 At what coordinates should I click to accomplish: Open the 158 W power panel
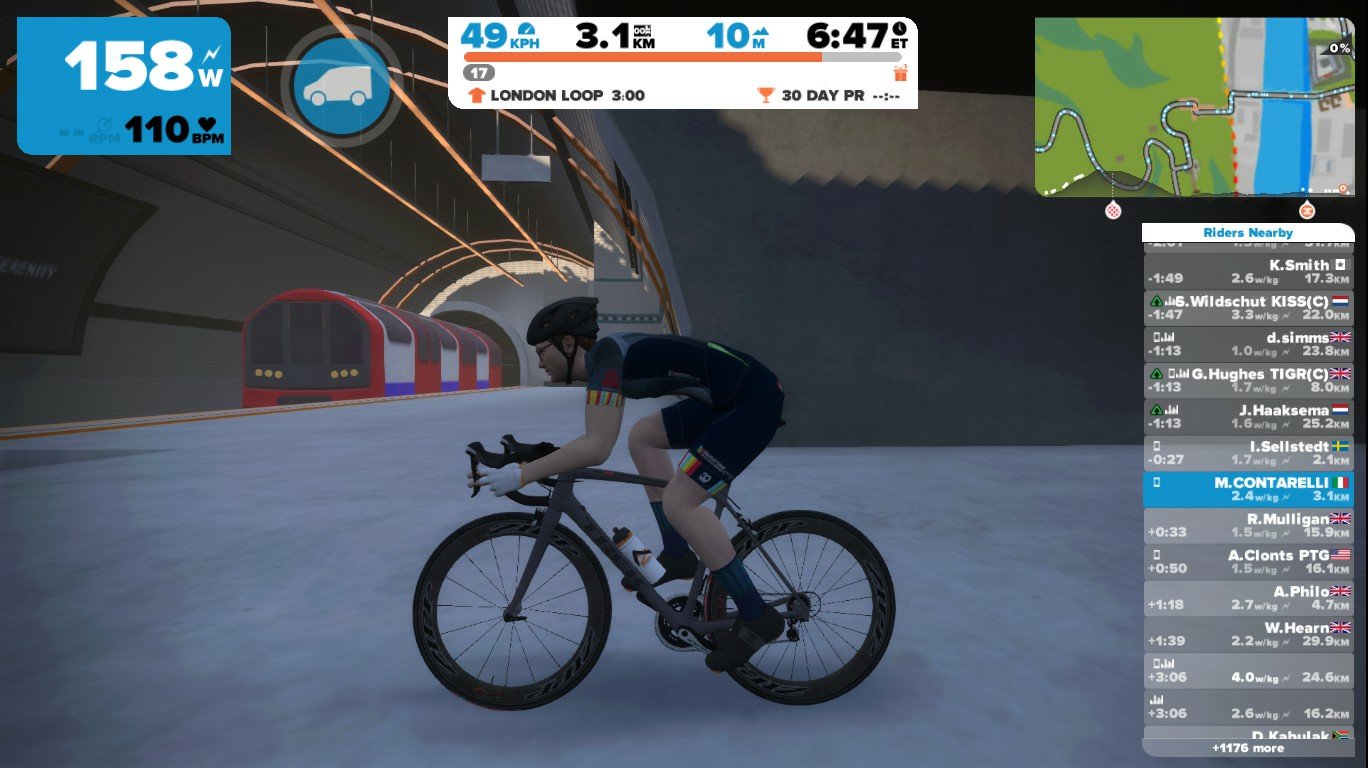pos(124,86)
